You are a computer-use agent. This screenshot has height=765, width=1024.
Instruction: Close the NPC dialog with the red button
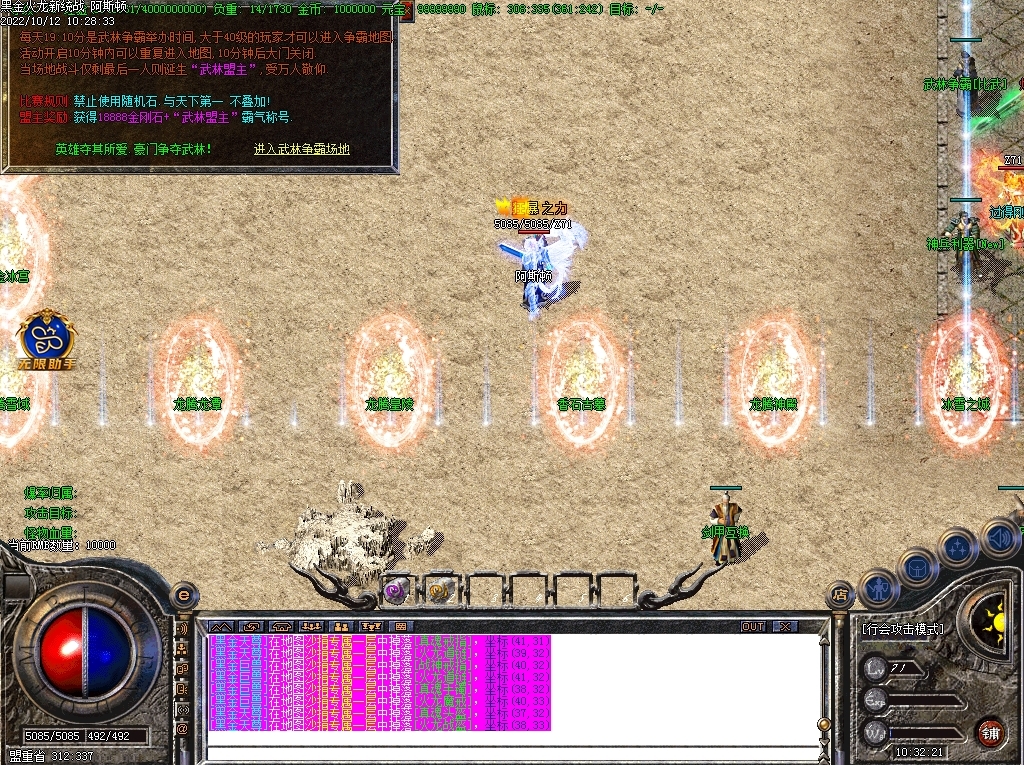407,10
